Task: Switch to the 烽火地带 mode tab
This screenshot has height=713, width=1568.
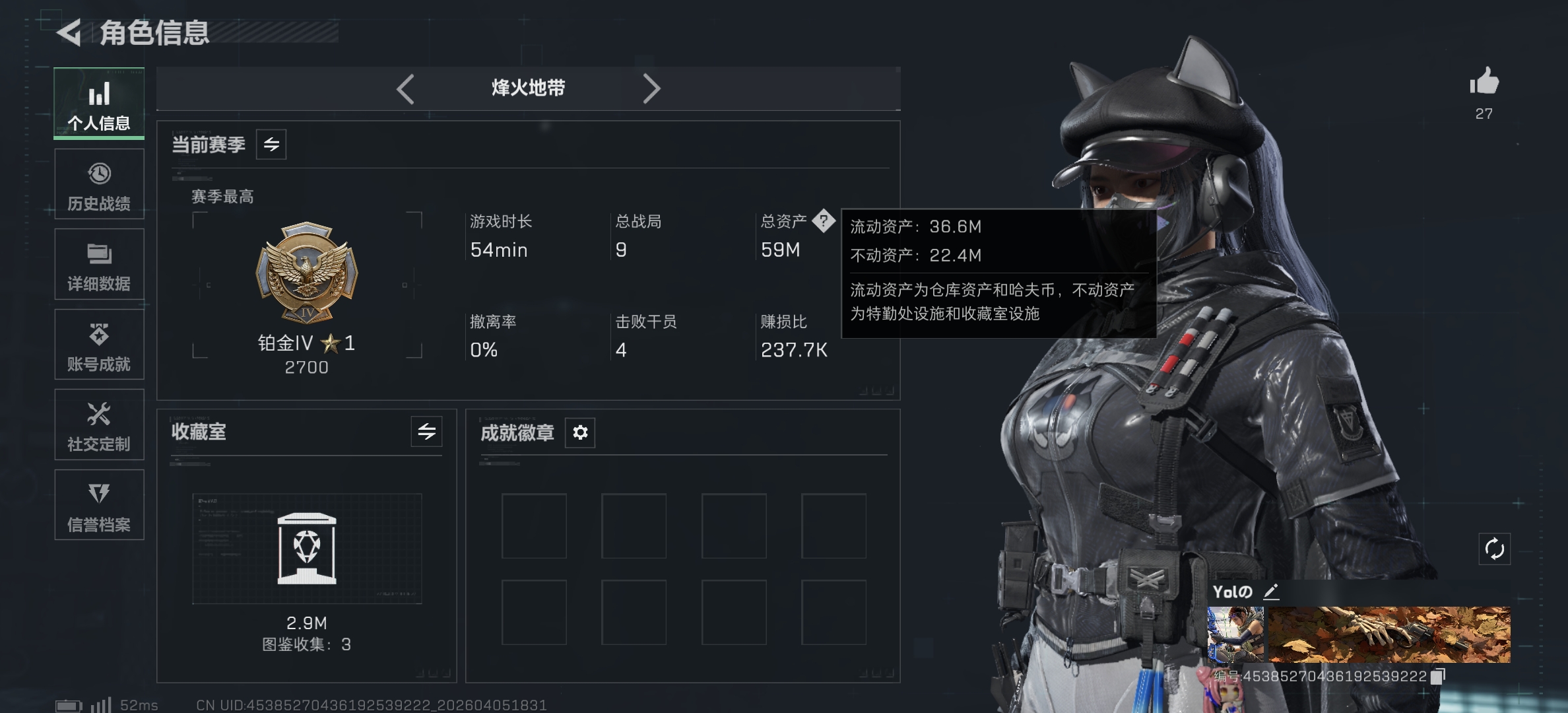Action: coord(528,88)
